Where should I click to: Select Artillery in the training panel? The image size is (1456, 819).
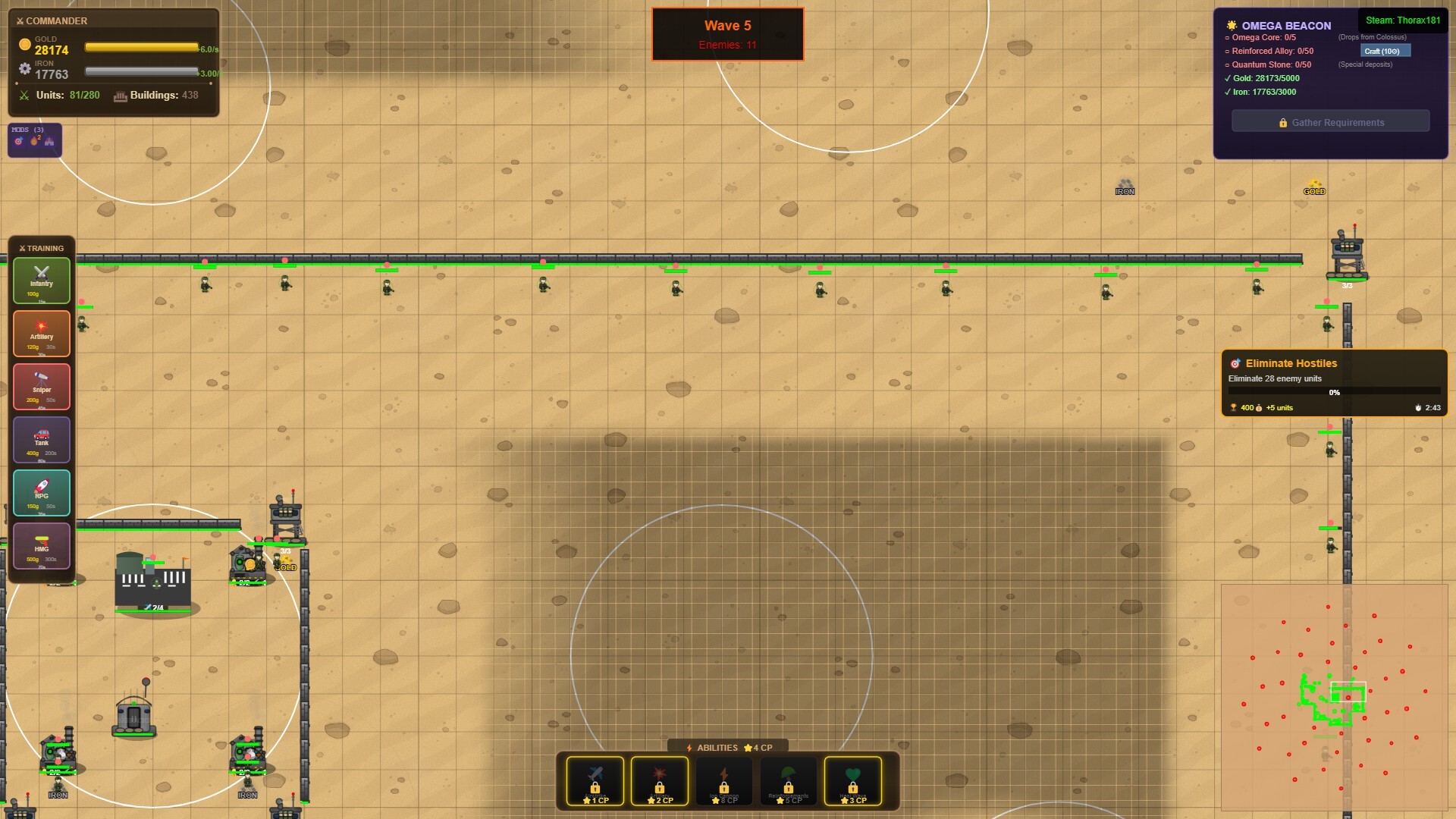[42, 333]
